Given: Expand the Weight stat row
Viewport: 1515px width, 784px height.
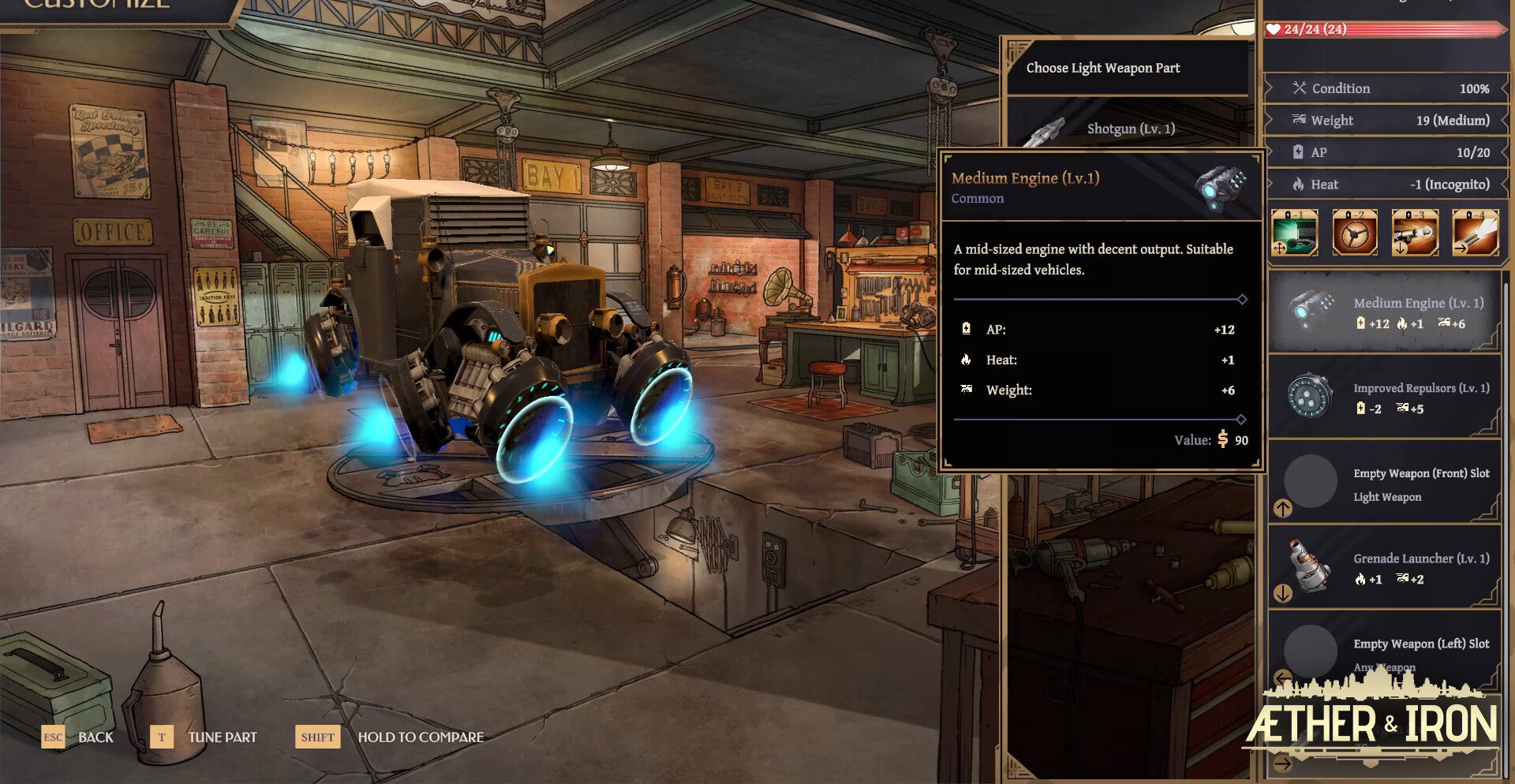Looking at the screenshot, I should (x=1386, y=120).
